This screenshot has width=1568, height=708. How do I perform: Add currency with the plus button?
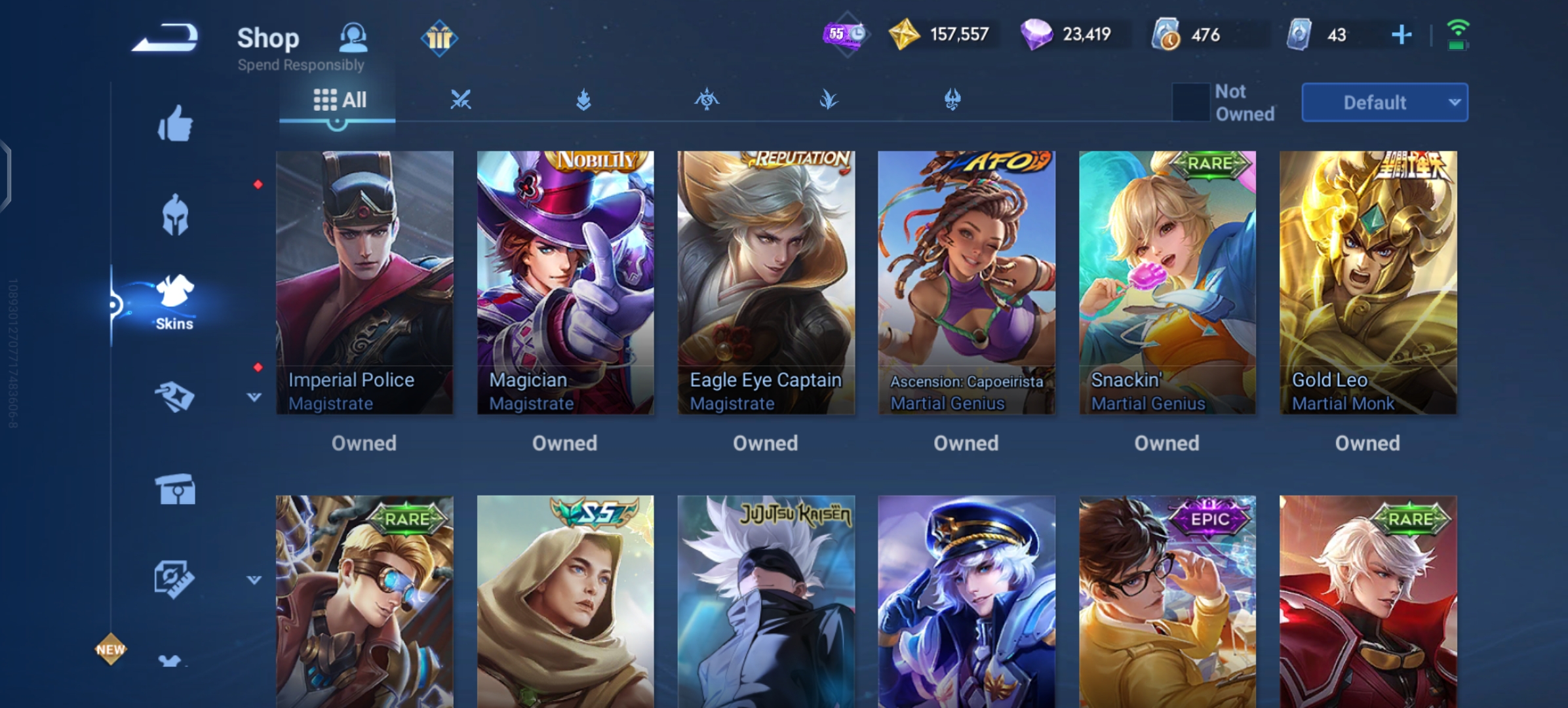coord(1401,35)
